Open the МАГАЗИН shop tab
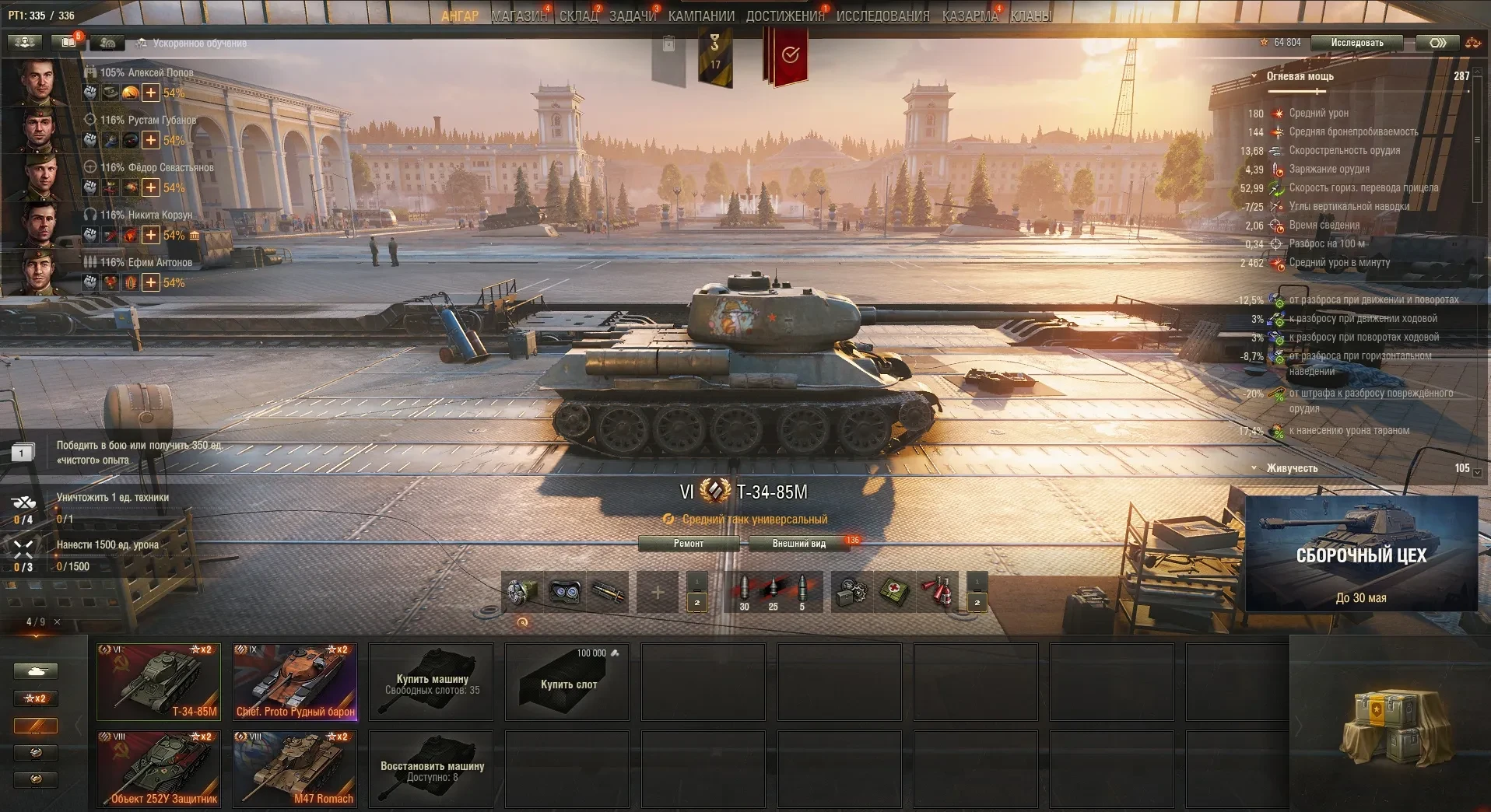 519,16
